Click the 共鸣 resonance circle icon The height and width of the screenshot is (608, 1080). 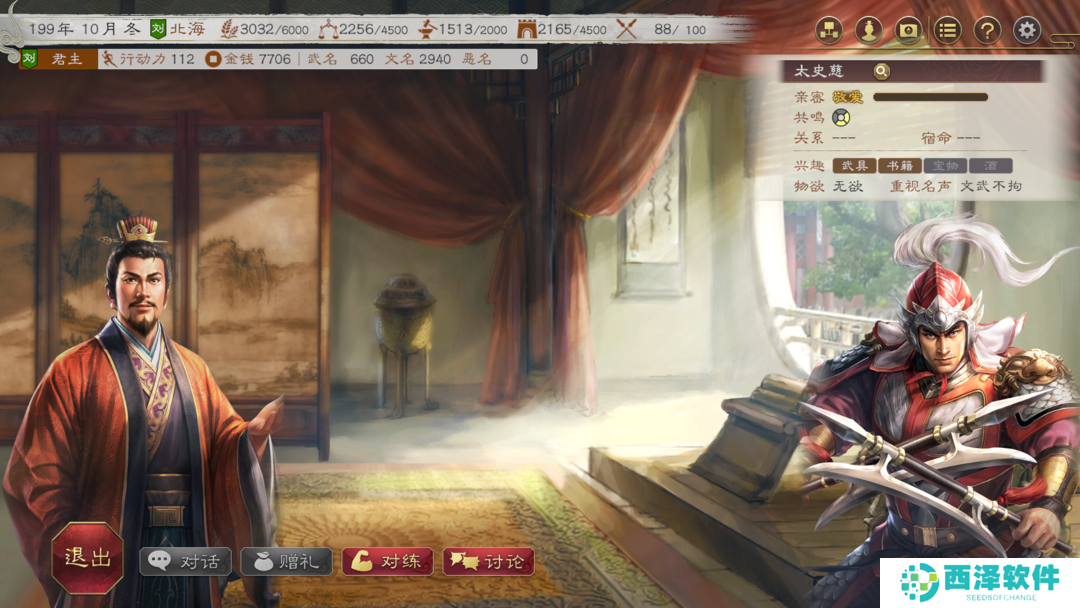click(x=840, y=117)
